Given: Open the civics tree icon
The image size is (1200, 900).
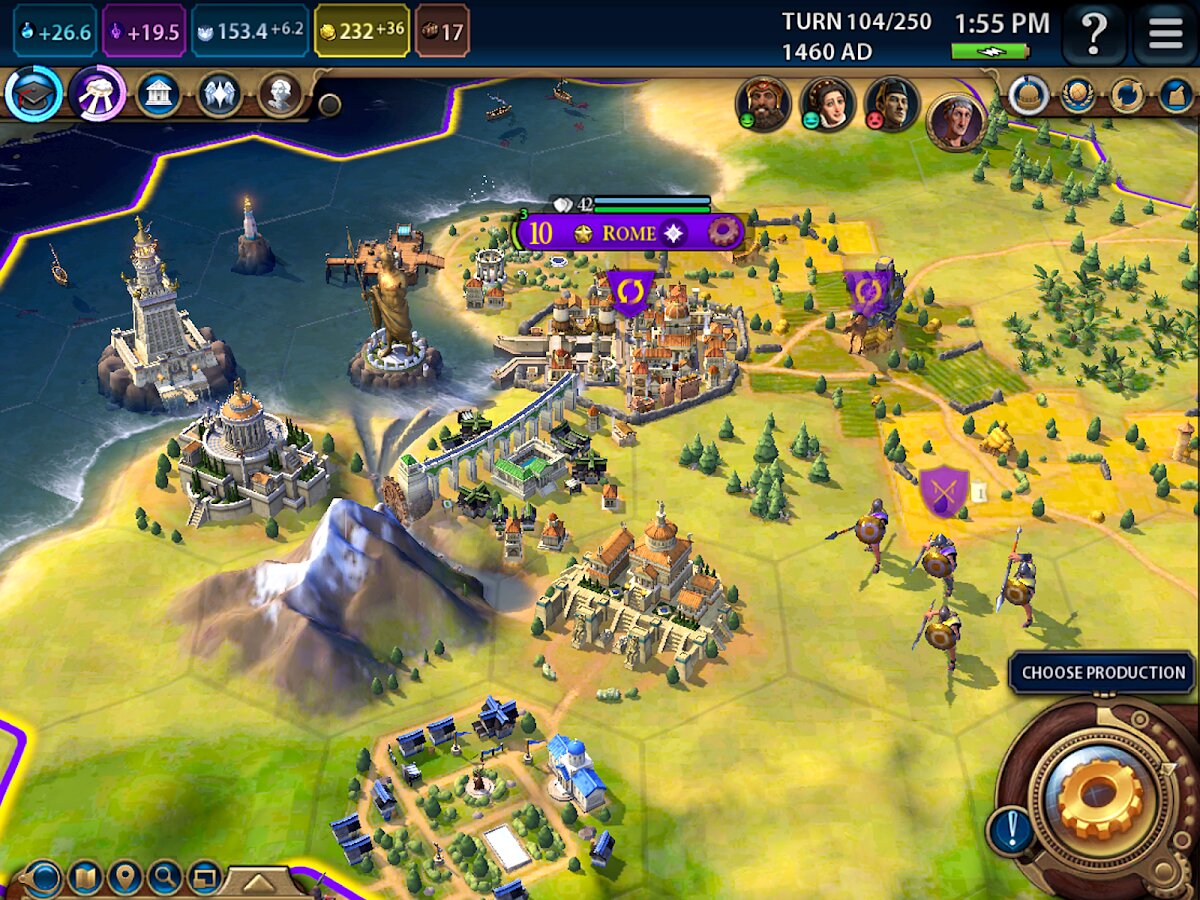Looking at the screenshot, I should pos(97,94).
